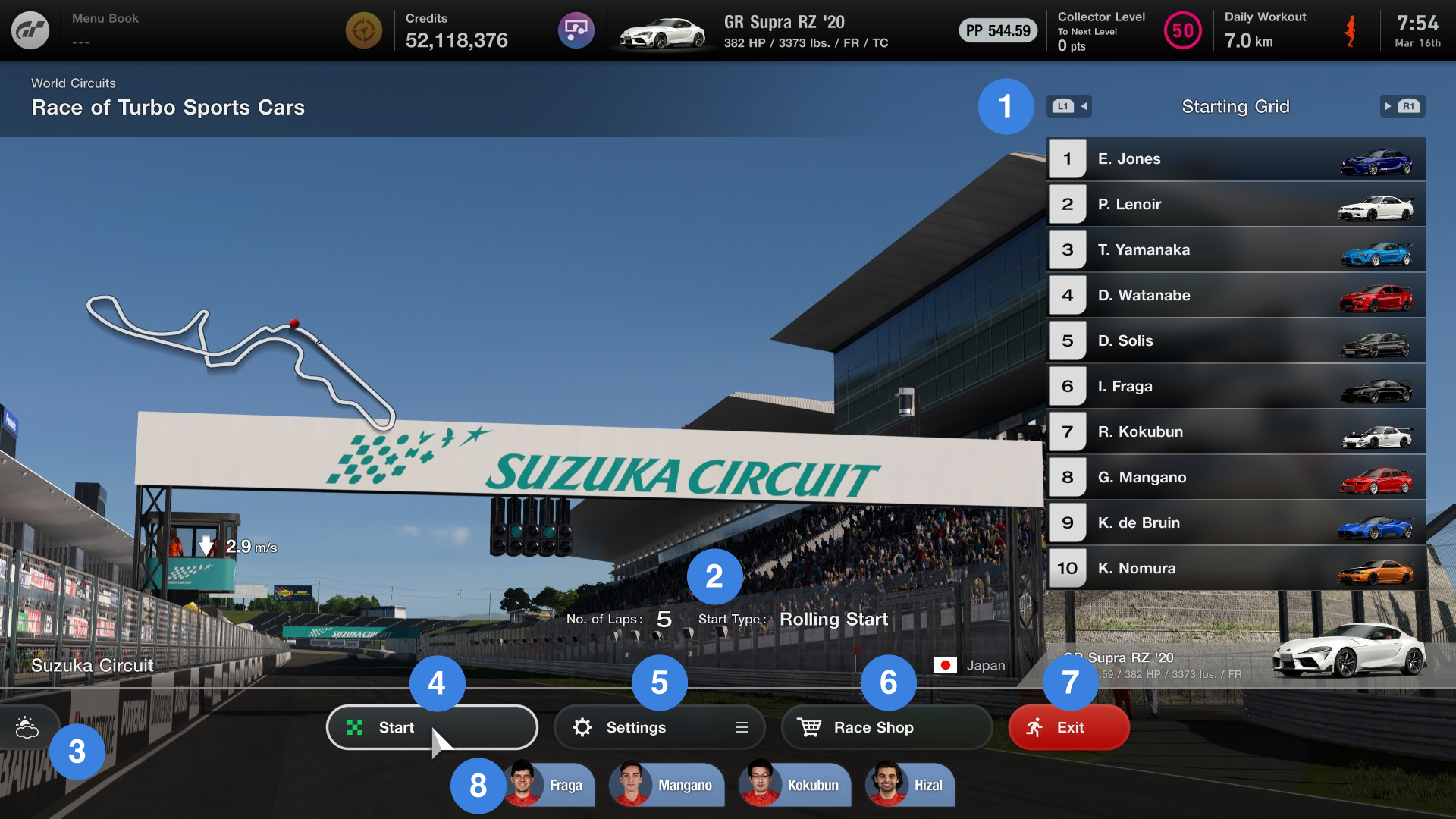Check the Collector Level 50 badge
1456x819 pixels.
click(x=1182, y=30)
